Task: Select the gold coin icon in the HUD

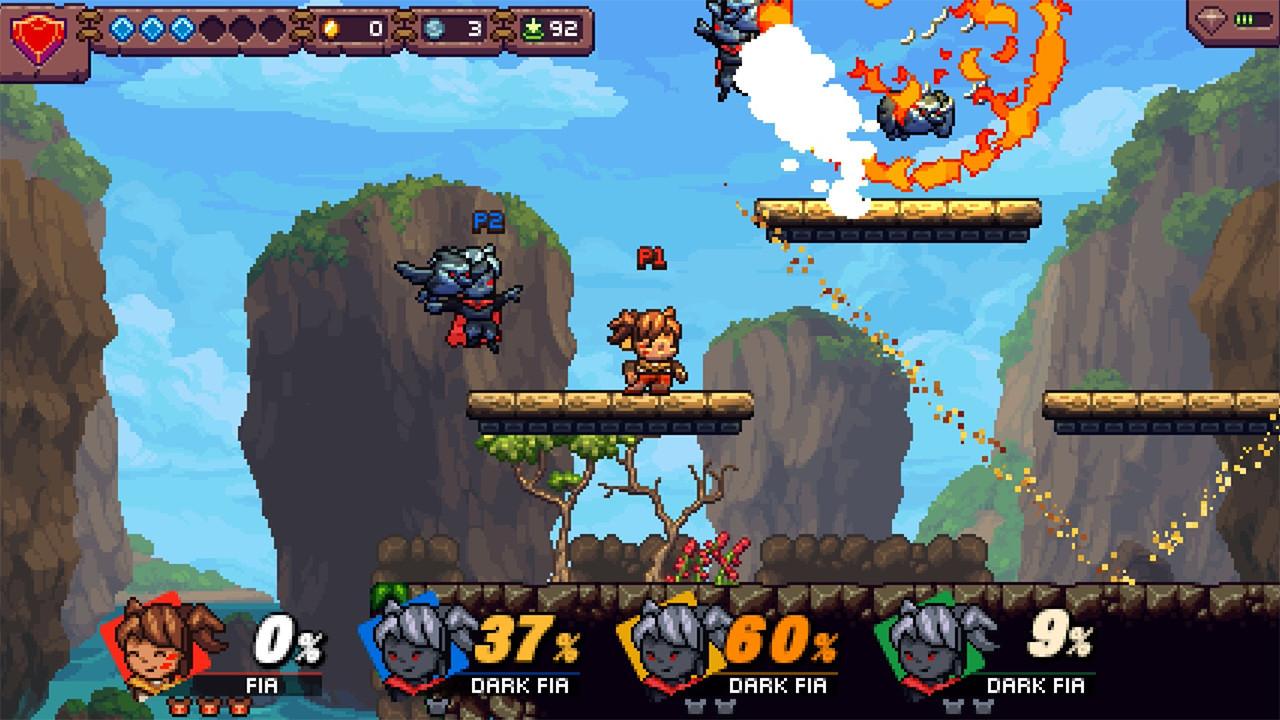Action: pos(332,29)
